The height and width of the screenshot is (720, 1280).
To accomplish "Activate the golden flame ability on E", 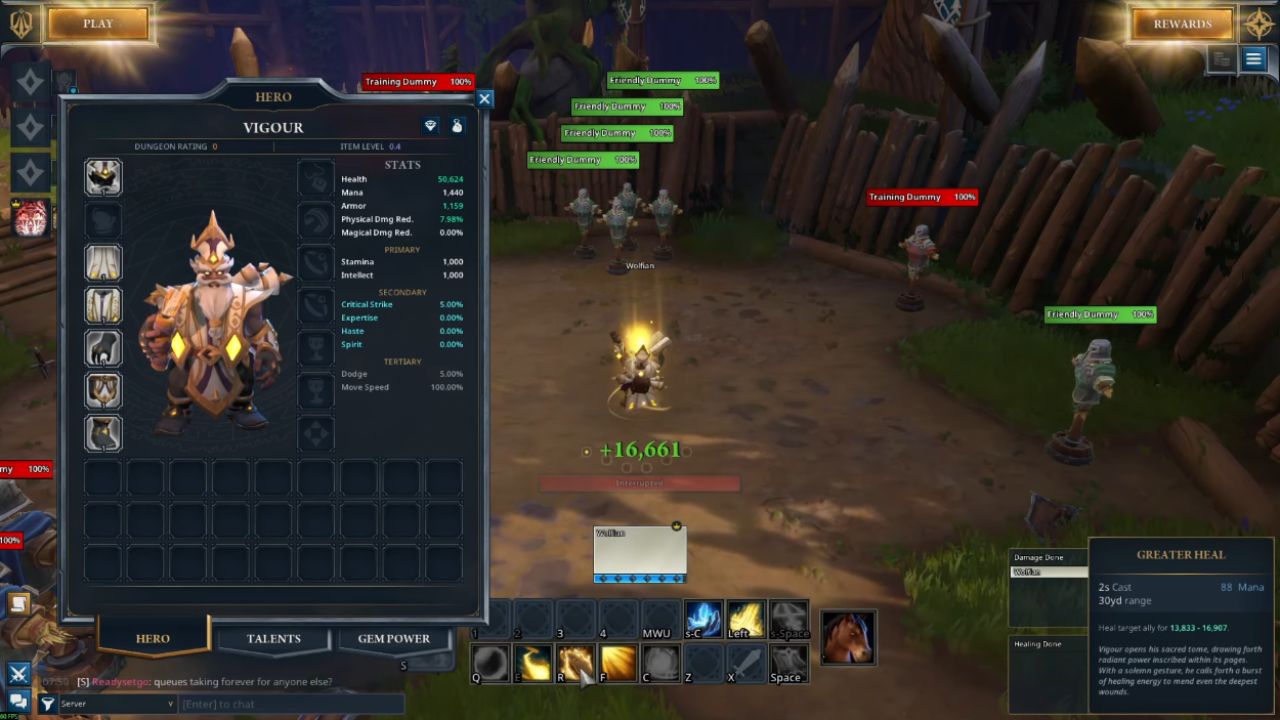I will click(x=534, y=663).
